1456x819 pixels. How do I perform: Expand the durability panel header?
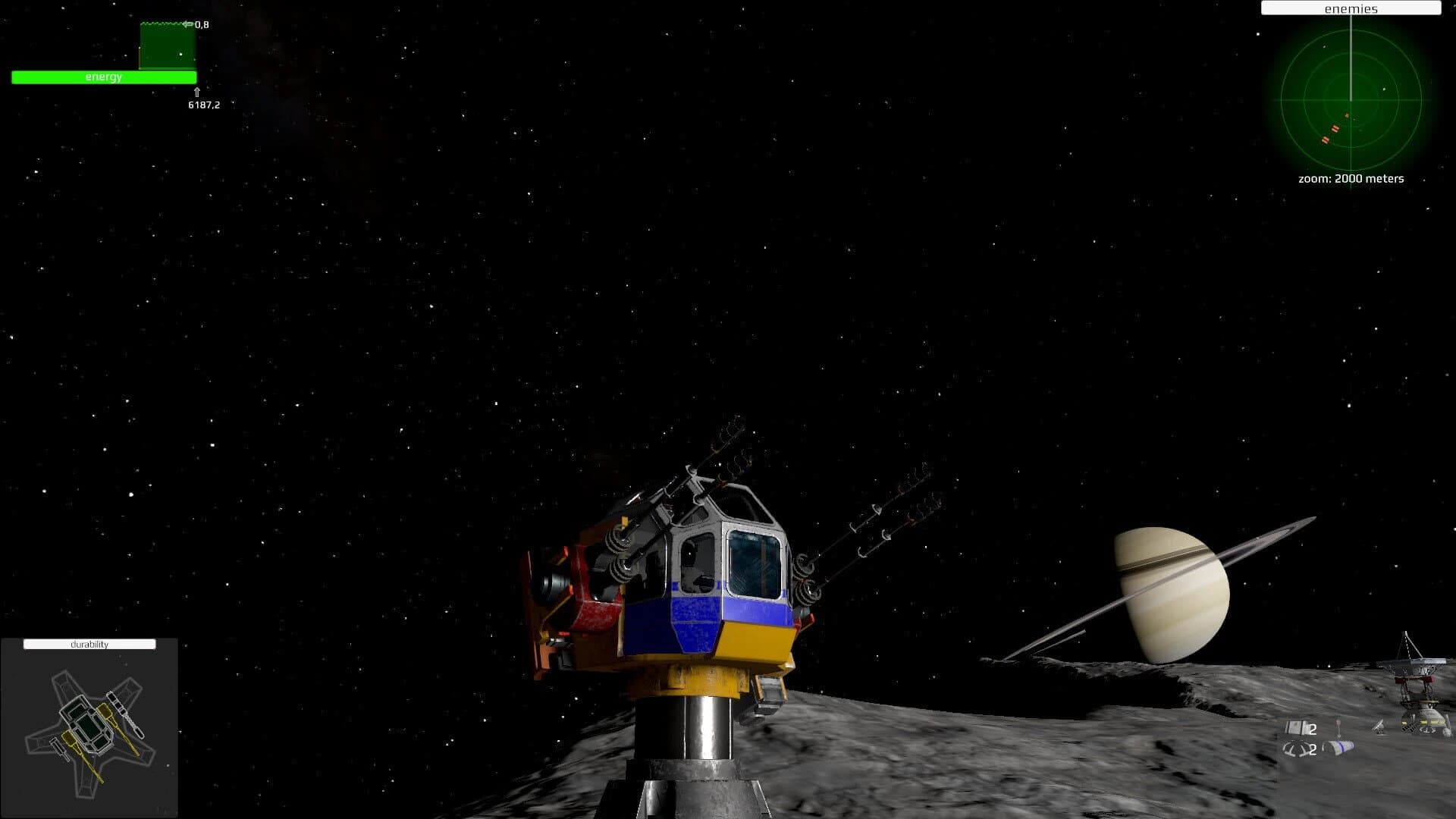click(x=89, y=644)
